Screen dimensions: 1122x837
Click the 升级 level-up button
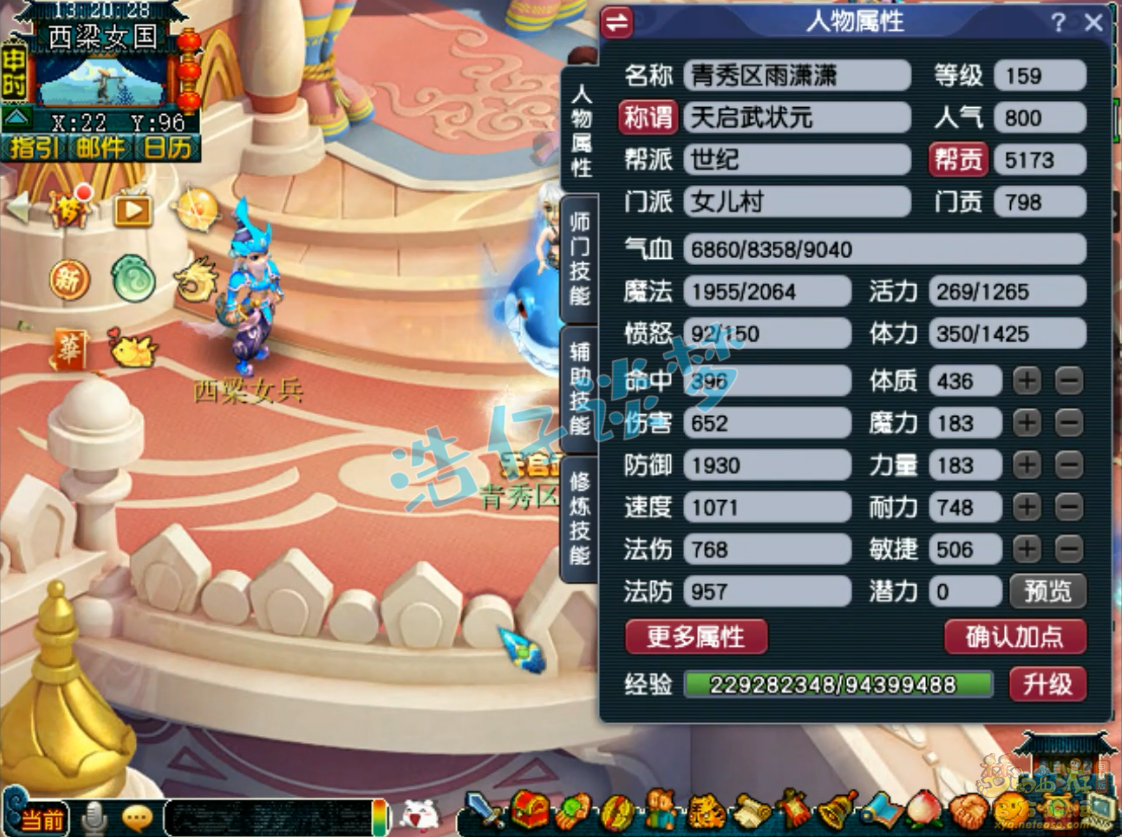[1047, 684]
